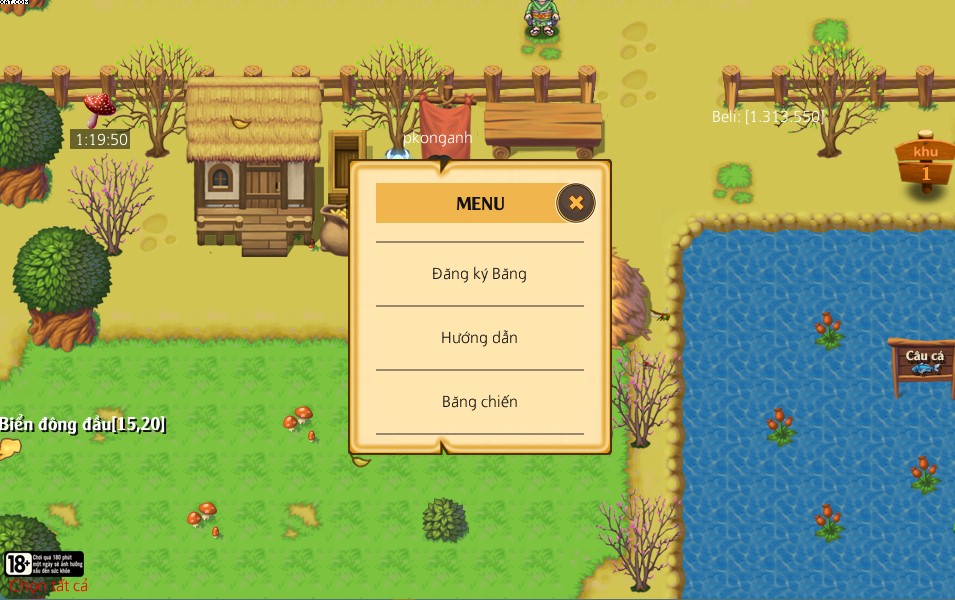Click the red Chọn tất cả text

point(50,587)
